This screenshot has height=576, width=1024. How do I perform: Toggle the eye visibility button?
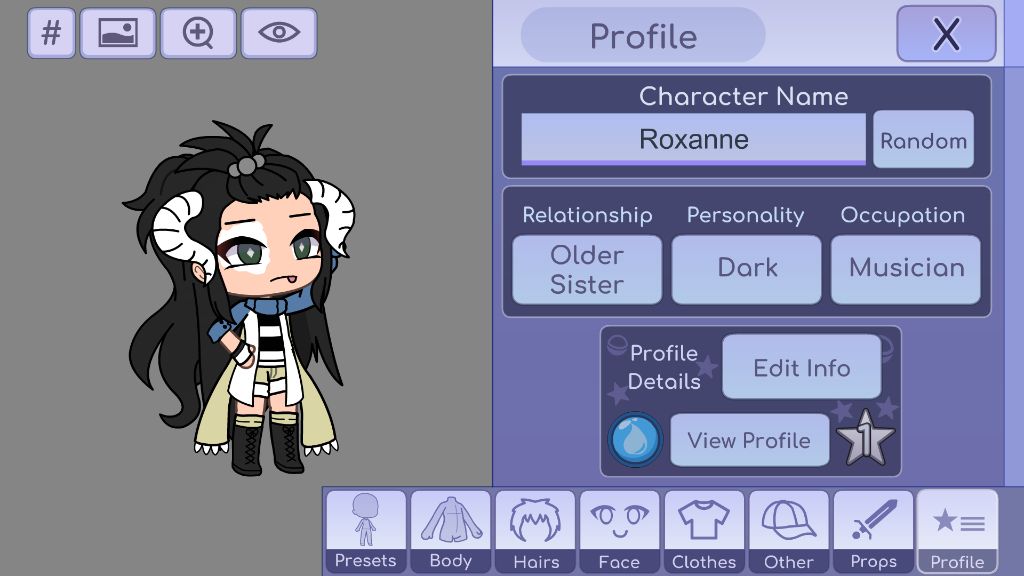click(279, 33)
